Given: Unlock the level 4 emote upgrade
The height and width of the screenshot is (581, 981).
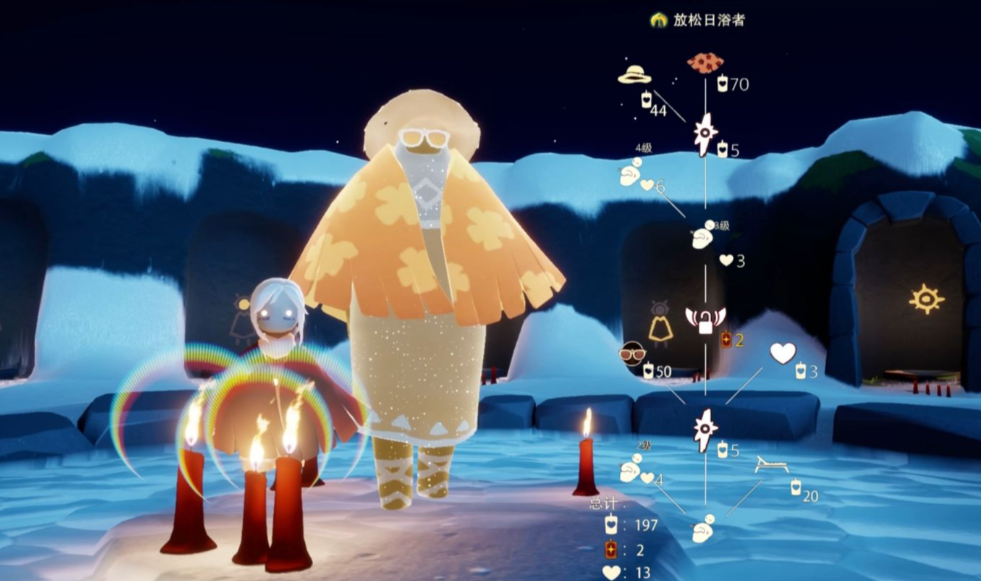Looking at the screenshot, I should (x=630, y=175).
